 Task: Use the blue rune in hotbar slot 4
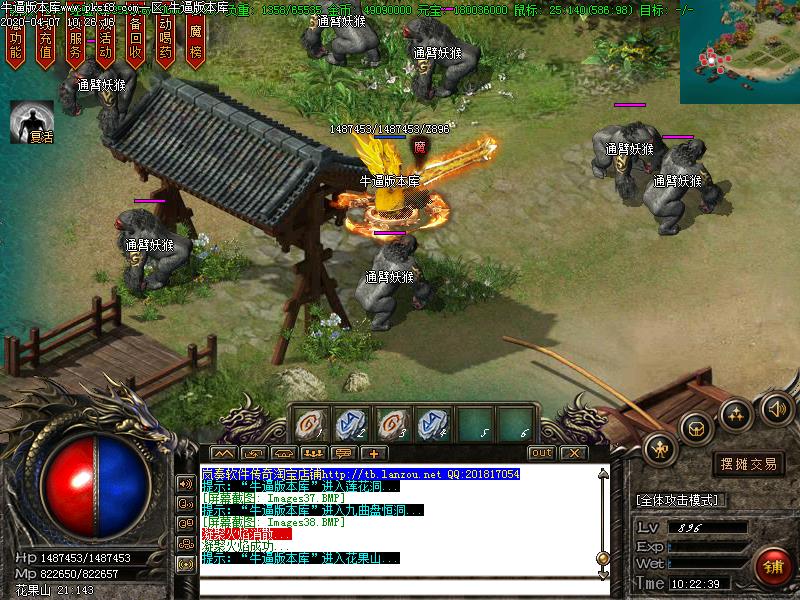click(x=432, y=424)
